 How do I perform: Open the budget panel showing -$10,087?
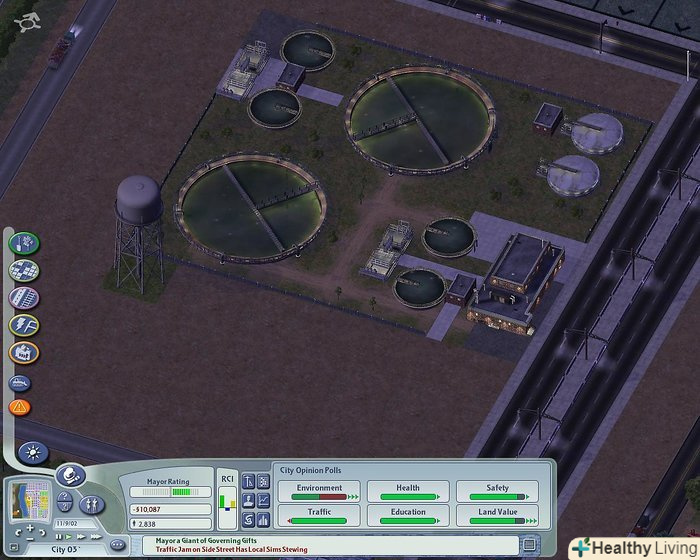point(170,508)
